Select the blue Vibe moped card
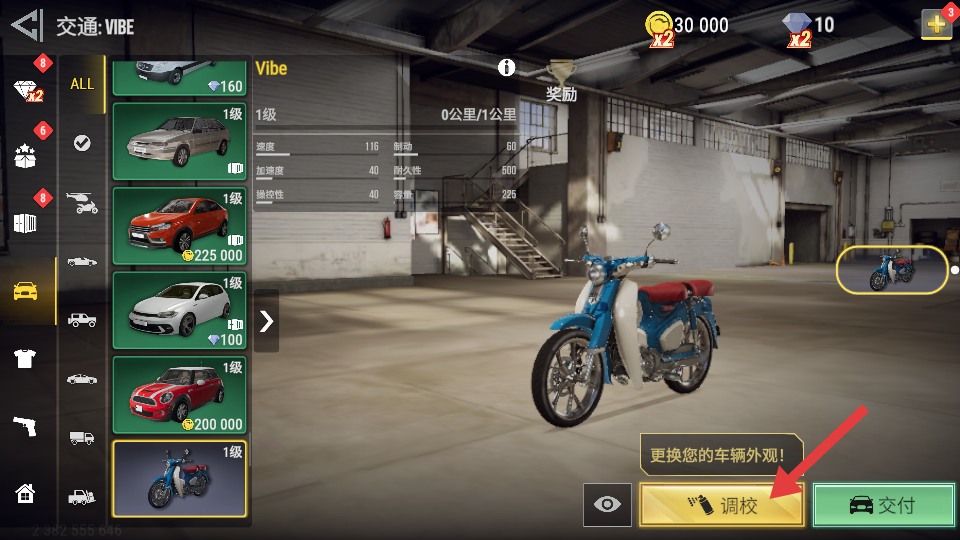 pyautogui.click(x=180, y=479)
